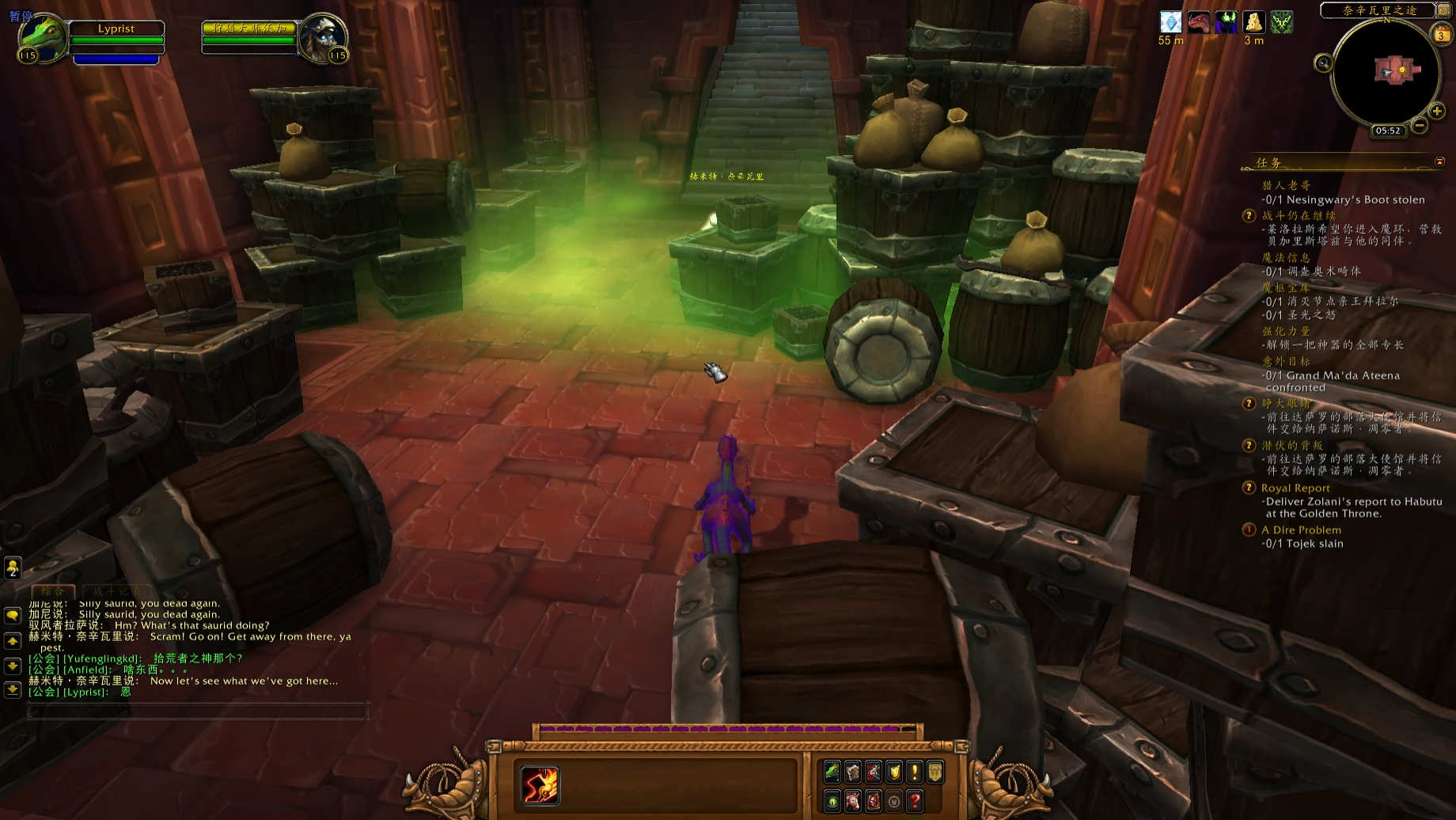Click the target's helmeted portrait frame
The image size is (1456, 820).
click(x=323, y=38)
